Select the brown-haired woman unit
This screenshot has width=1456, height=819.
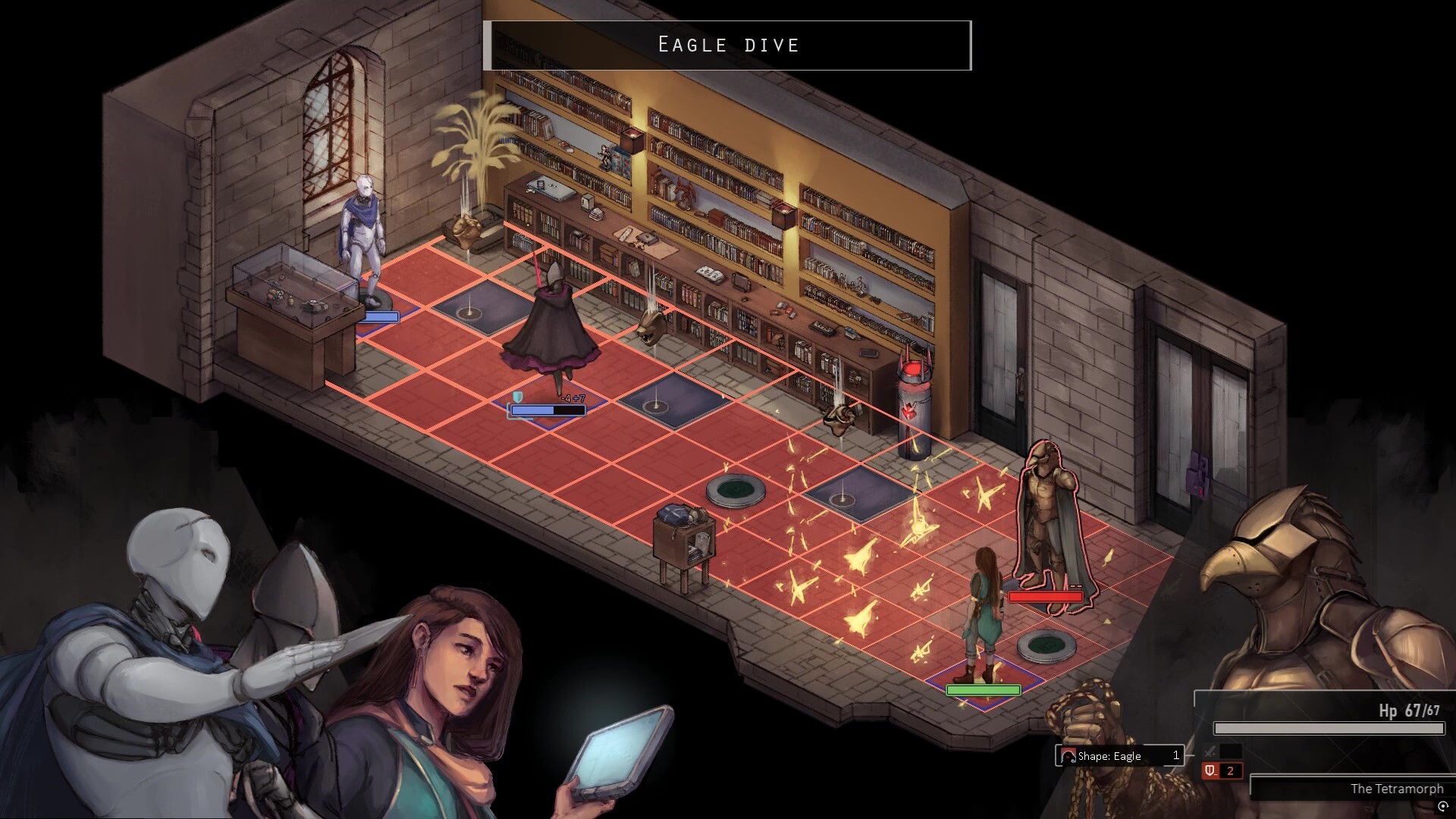click(x=981, y=616)
